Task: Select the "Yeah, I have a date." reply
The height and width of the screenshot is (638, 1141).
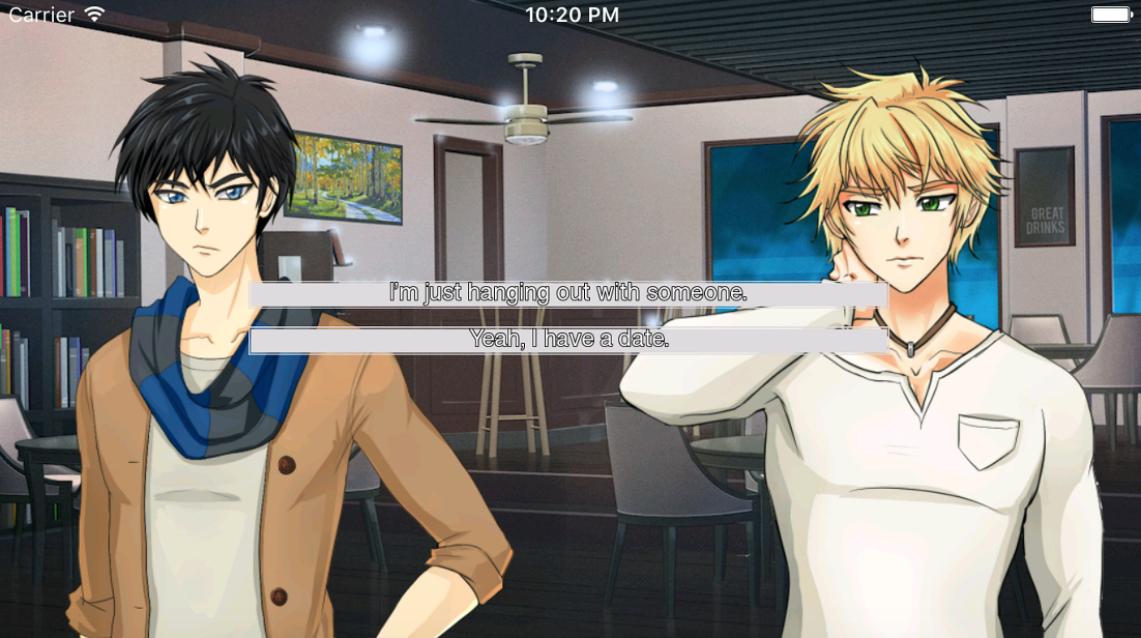Action: tap(568, 340)
